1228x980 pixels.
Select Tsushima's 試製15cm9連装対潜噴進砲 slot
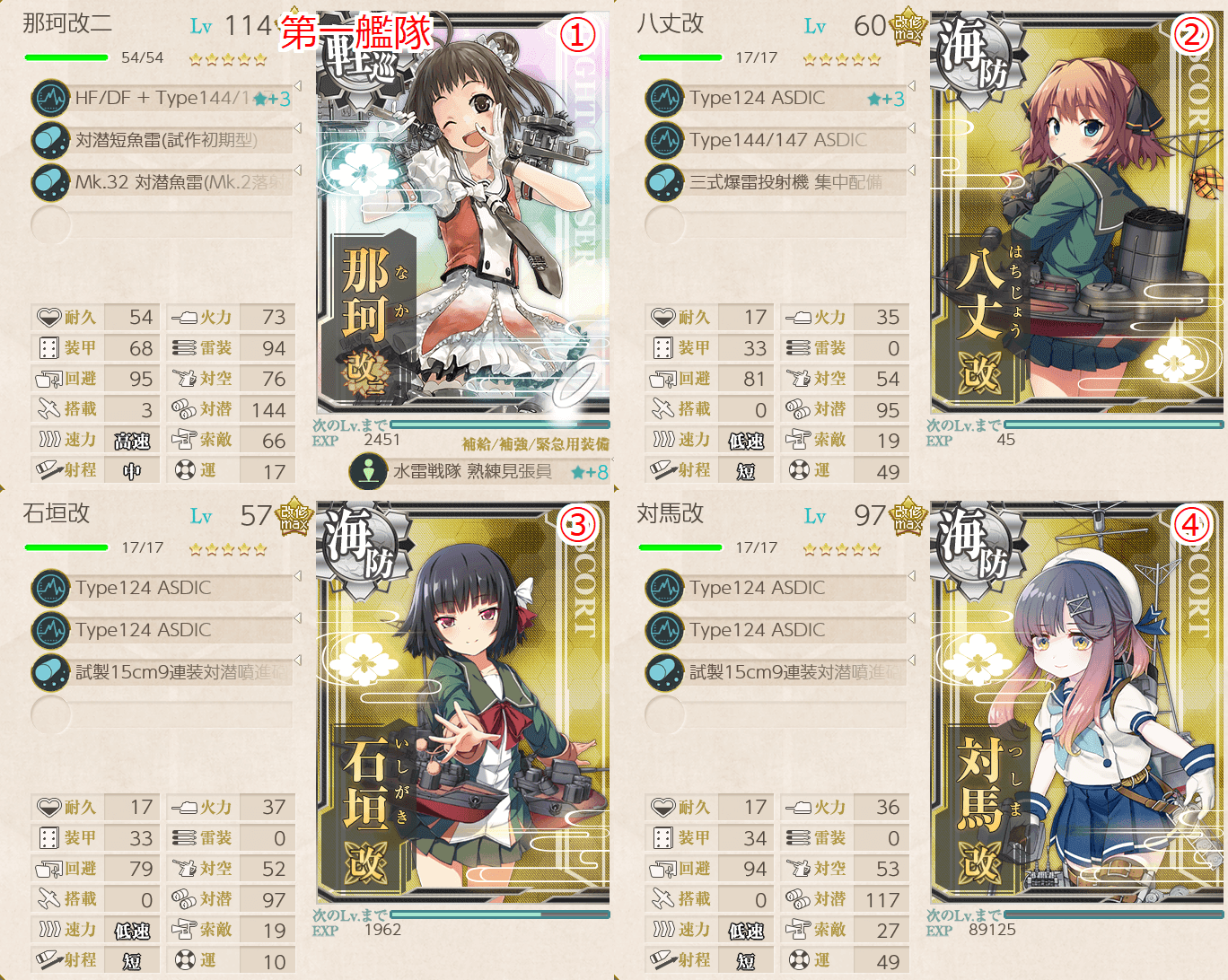(x=777, y=672)
